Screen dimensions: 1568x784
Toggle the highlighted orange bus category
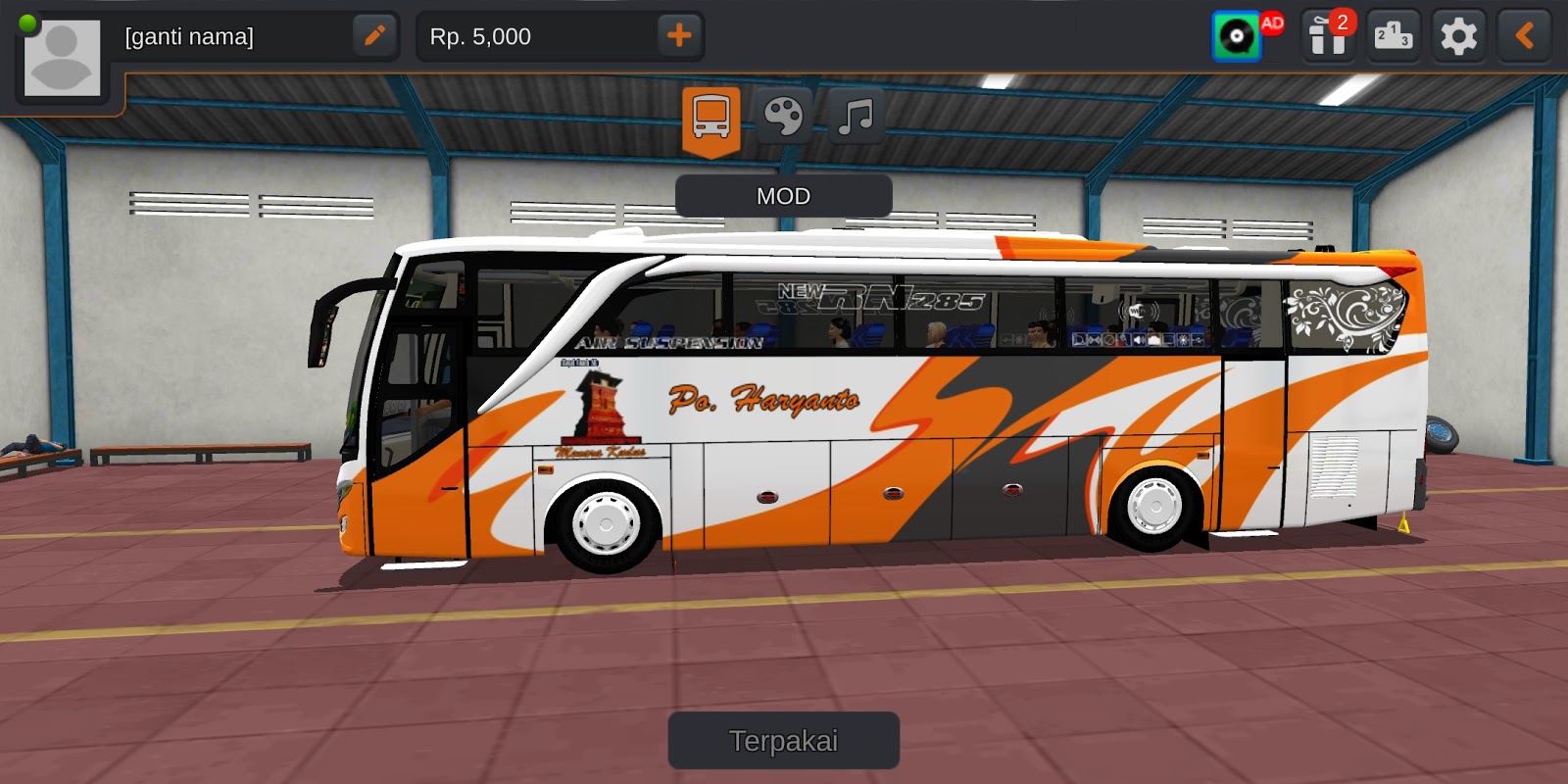click(711, 115)
